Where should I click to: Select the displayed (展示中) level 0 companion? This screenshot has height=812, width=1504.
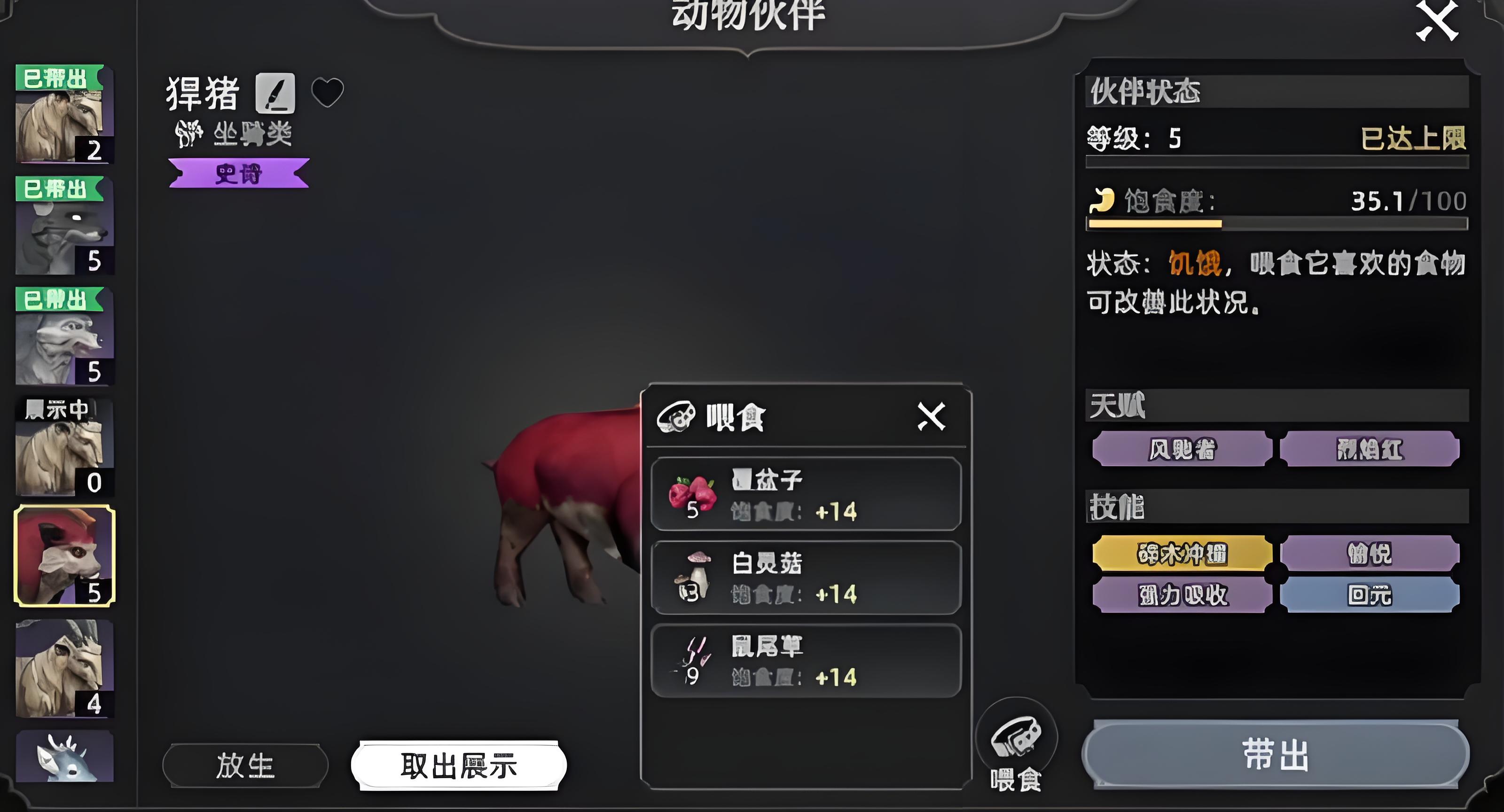[x=64, y=446]
